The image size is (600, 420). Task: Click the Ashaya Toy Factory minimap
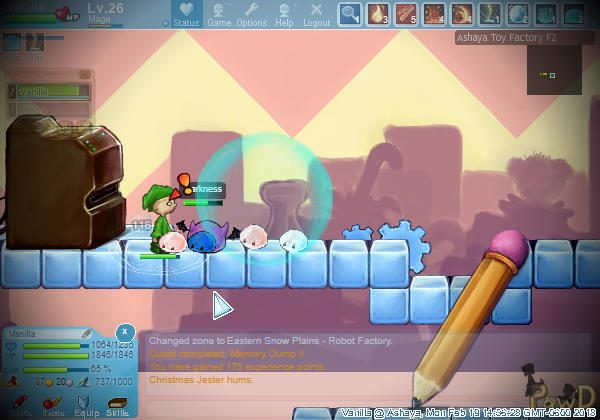point(554,71)
